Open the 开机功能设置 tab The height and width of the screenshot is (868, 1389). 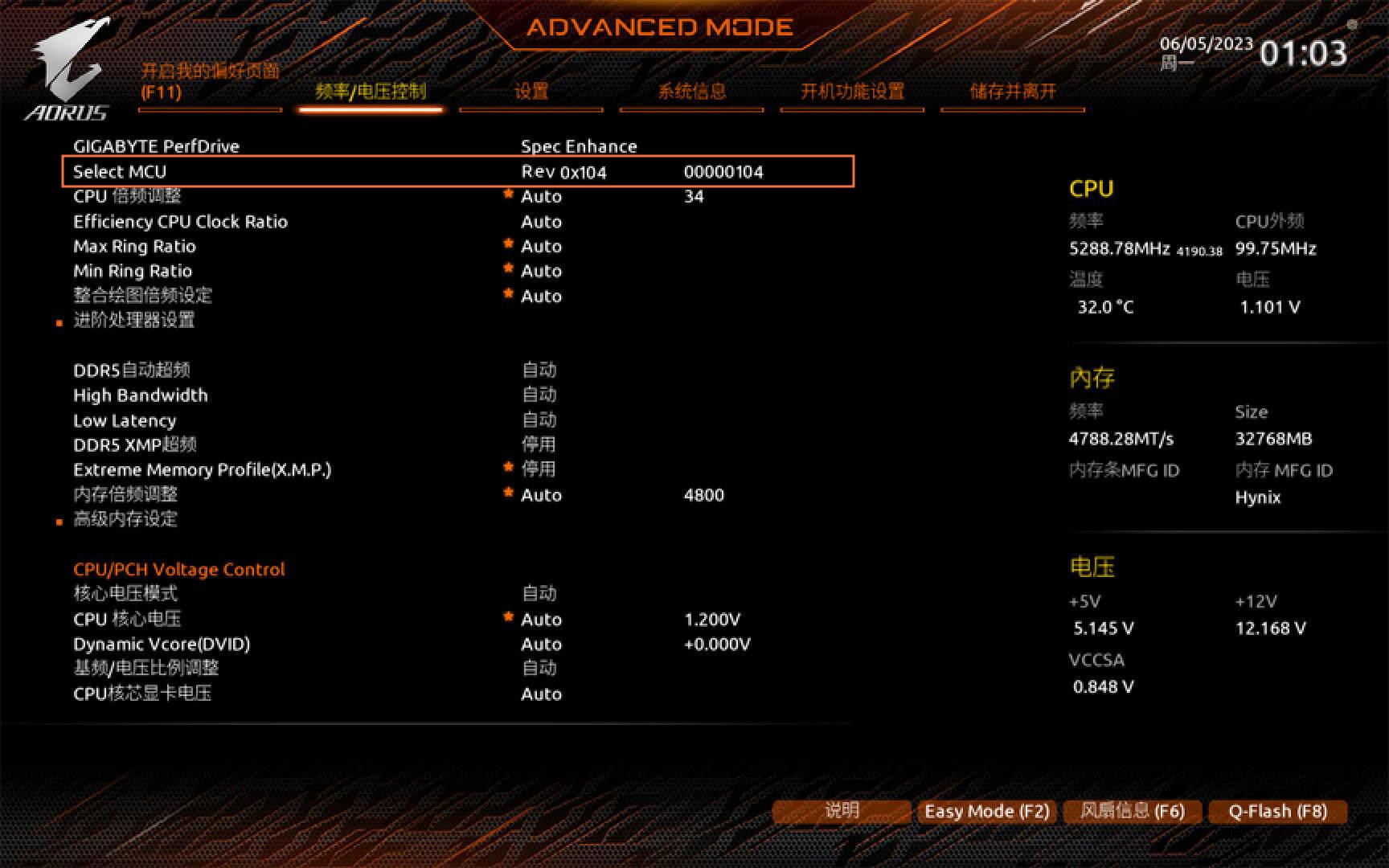click(852, 92)
